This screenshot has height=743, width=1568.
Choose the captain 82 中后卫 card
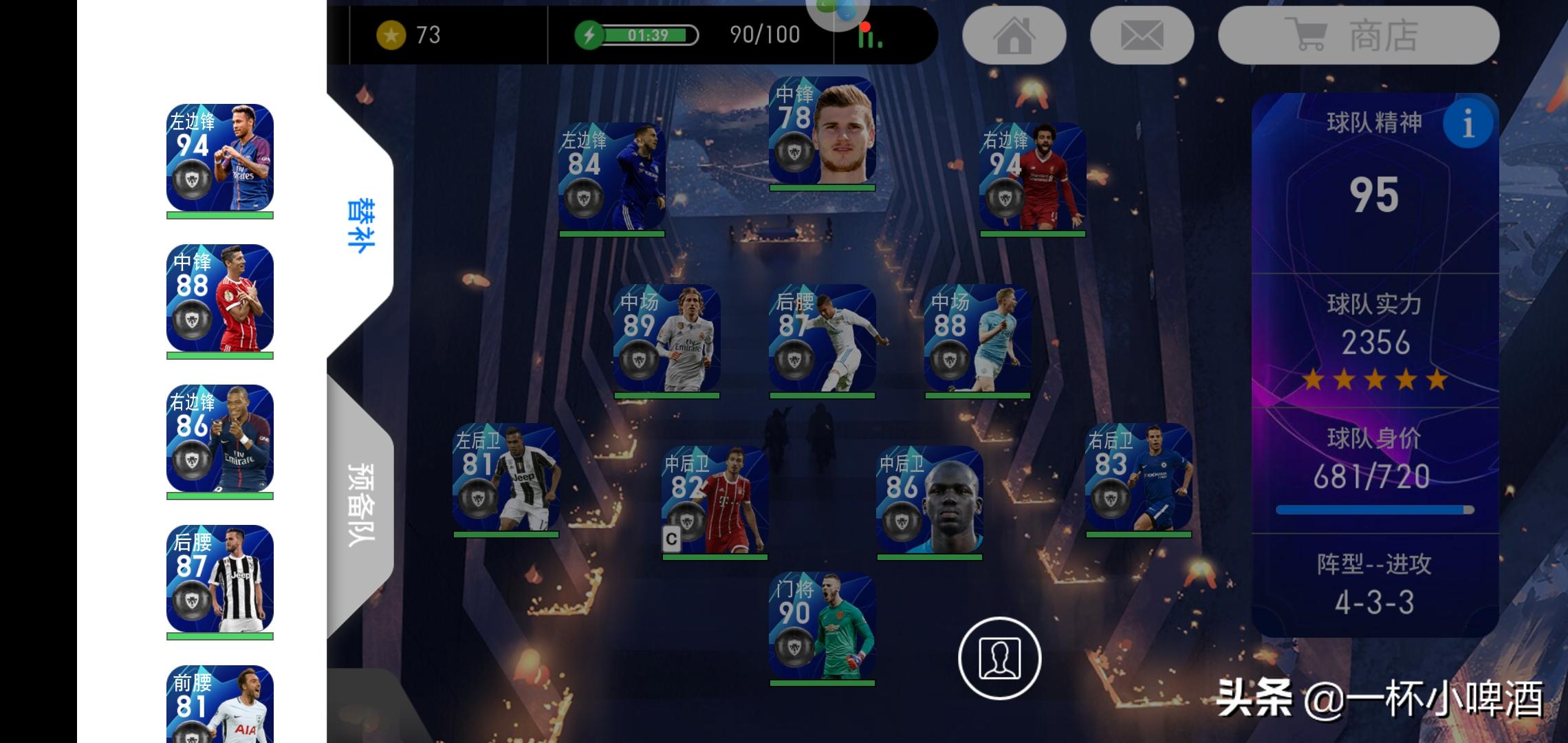point(715,500)
